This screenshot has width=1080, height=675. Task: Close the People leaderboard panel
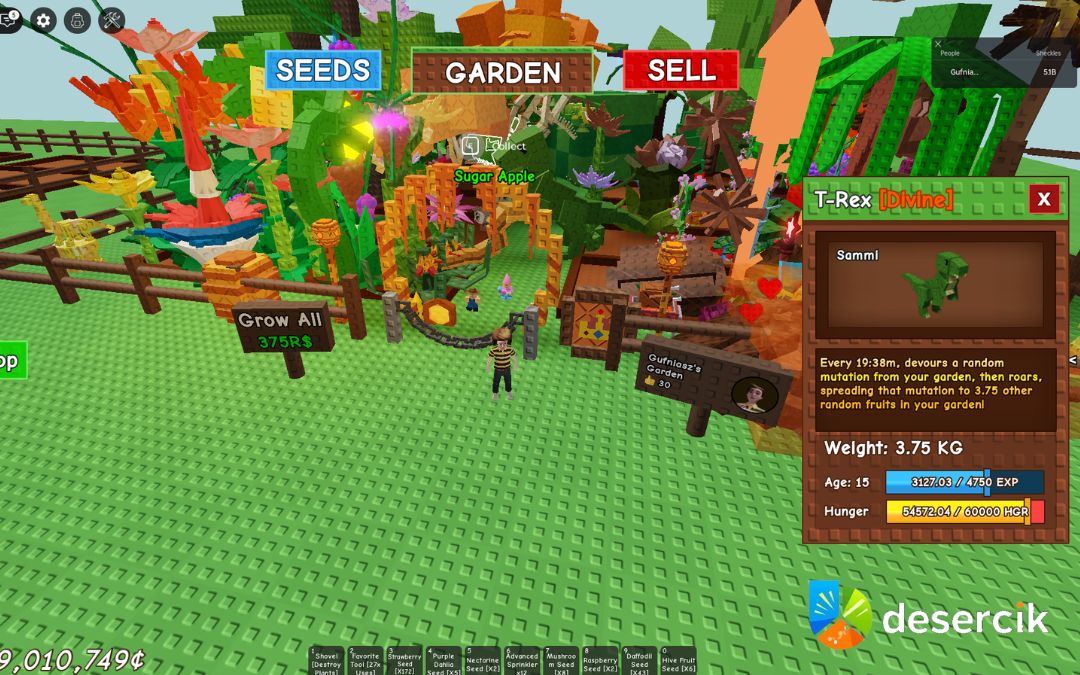click(938, 44)
